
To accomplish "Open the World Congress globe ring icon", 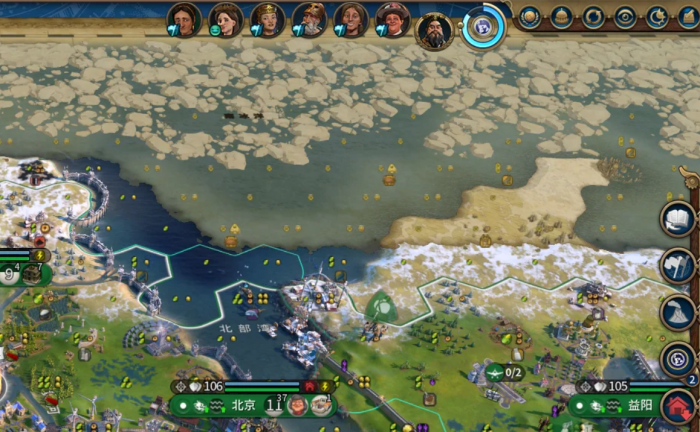I will (x=484, y=28).
